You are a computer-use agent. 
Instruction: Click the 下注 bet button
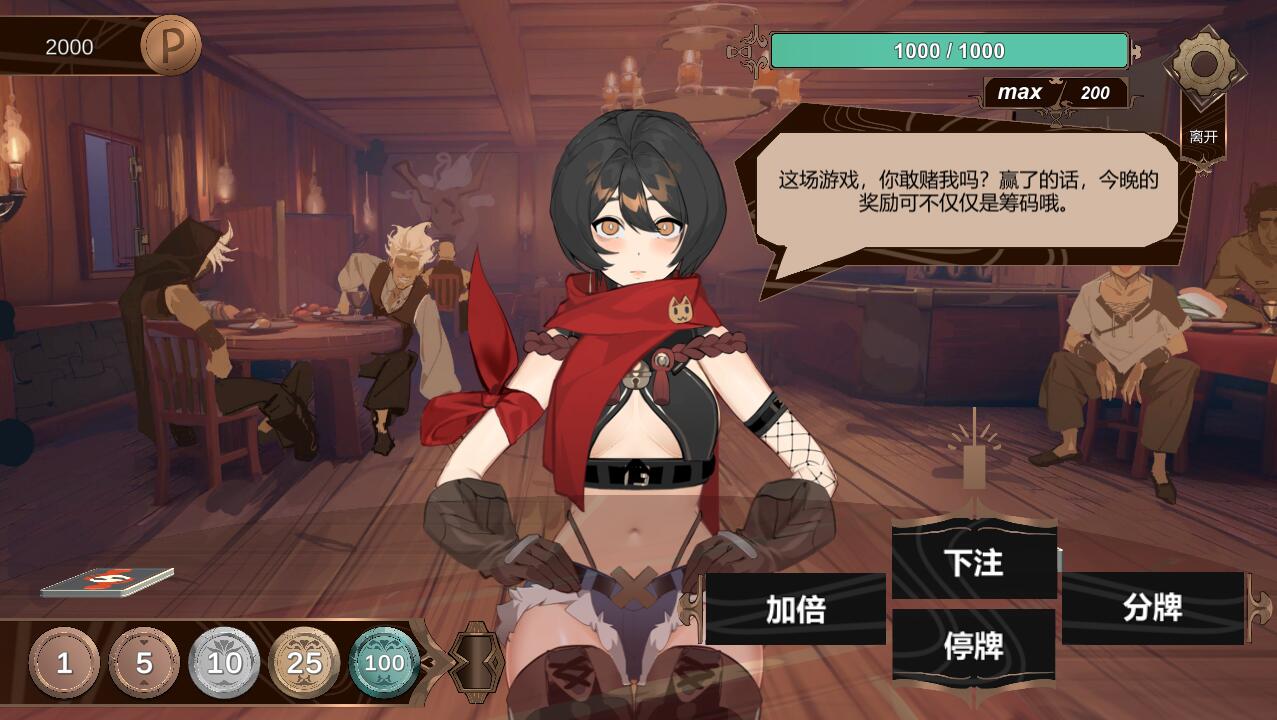pyautogui.click(x=974, y=562)
